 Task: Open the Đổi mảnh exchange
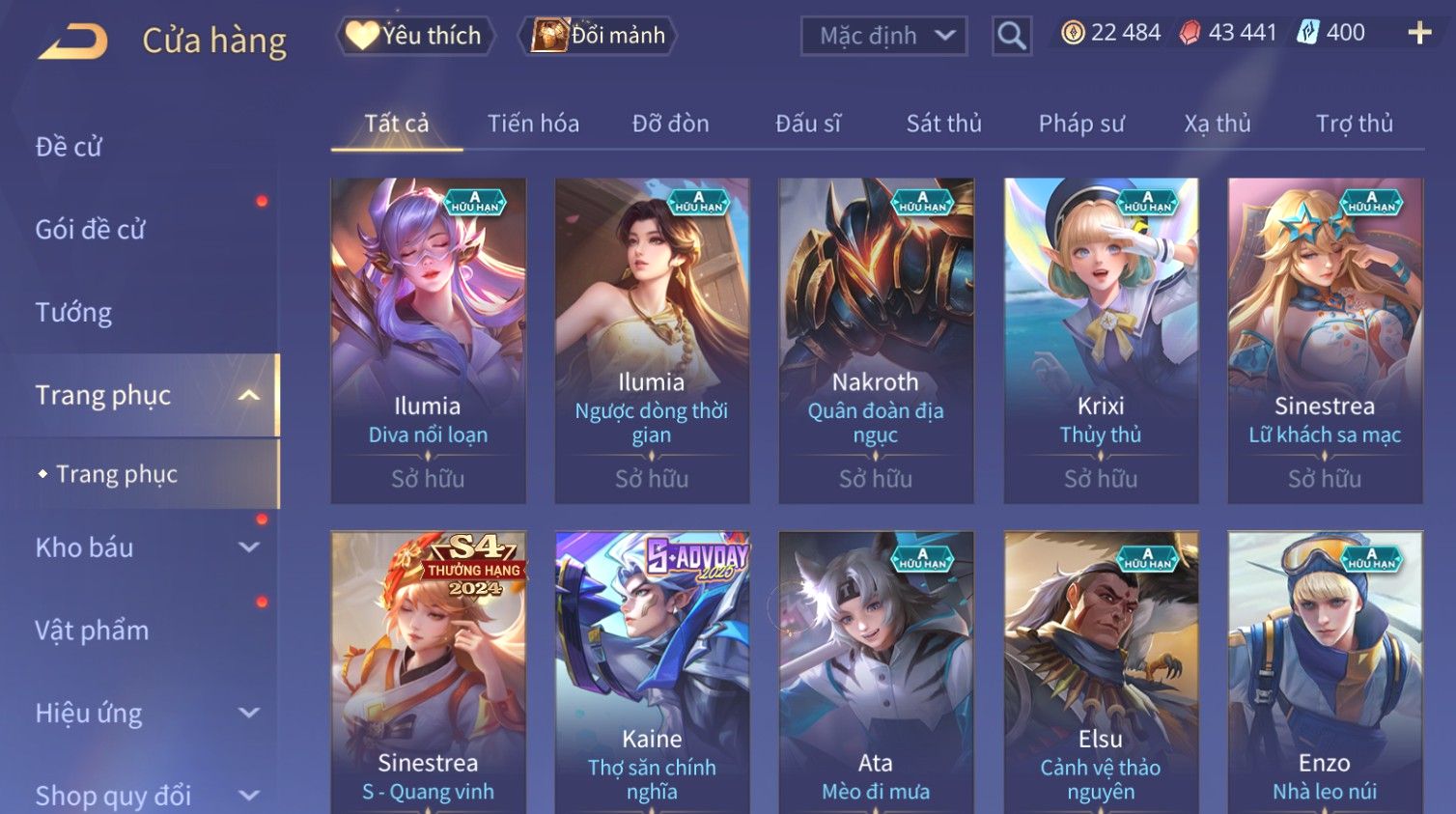point(599,36)
